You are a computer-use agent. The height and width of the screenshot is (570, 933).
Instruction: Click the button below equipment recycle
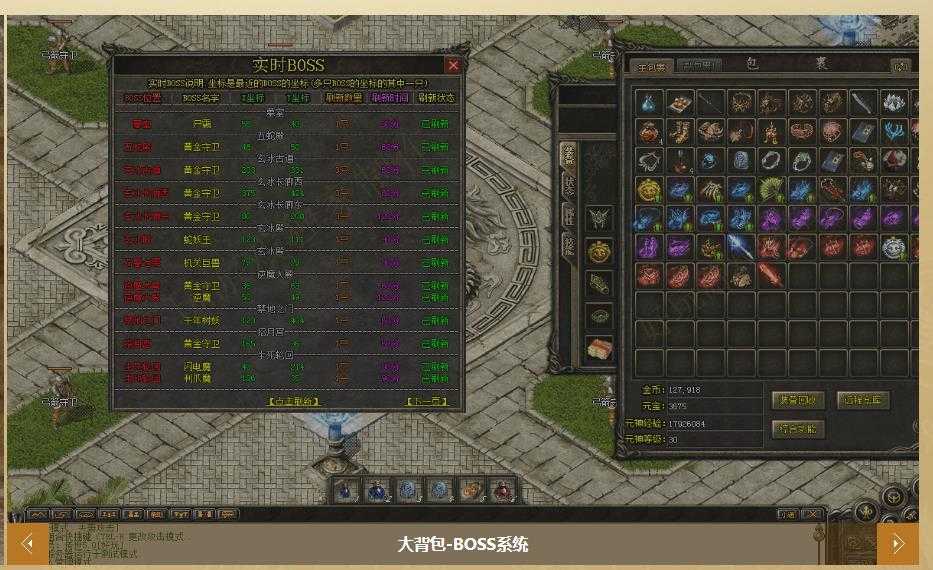point(798,429)
